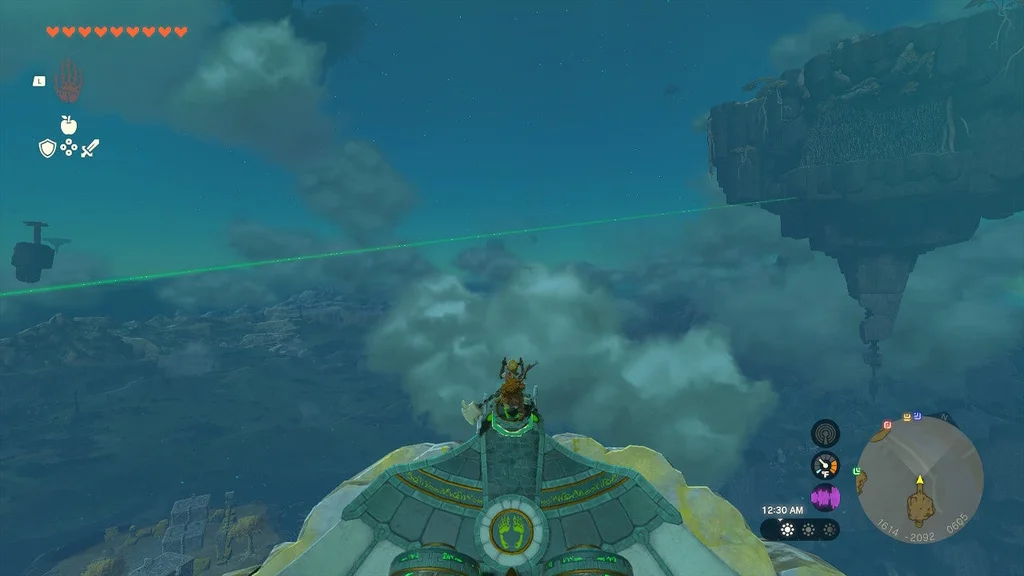Select the apple quick-menu icon
Image resolution: width=1024 pixels, height=576 pixels.
click(x=68, y=125)
